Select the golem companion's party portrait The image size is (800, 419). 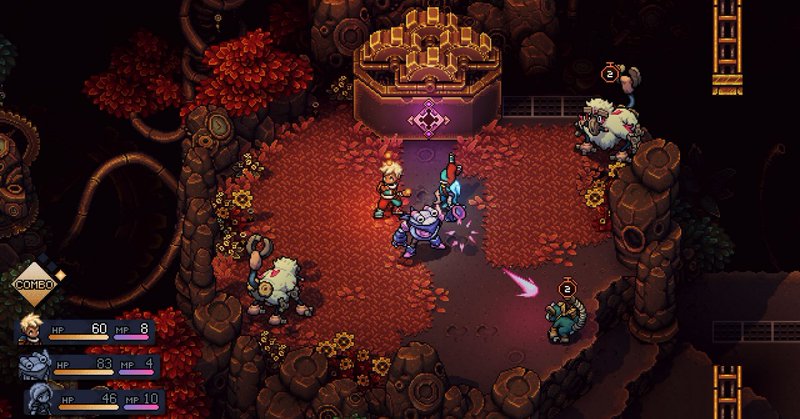click(32, 365)
